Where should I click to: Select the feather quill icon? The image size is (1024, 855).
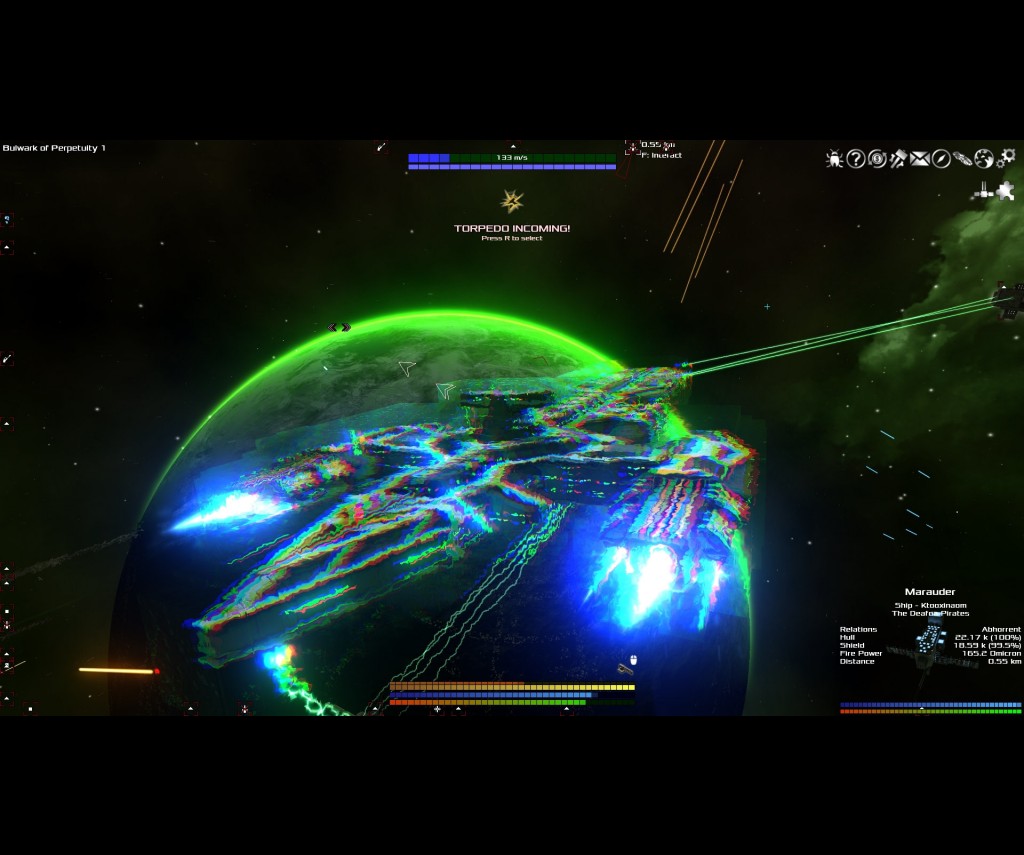tap(962, 159)
